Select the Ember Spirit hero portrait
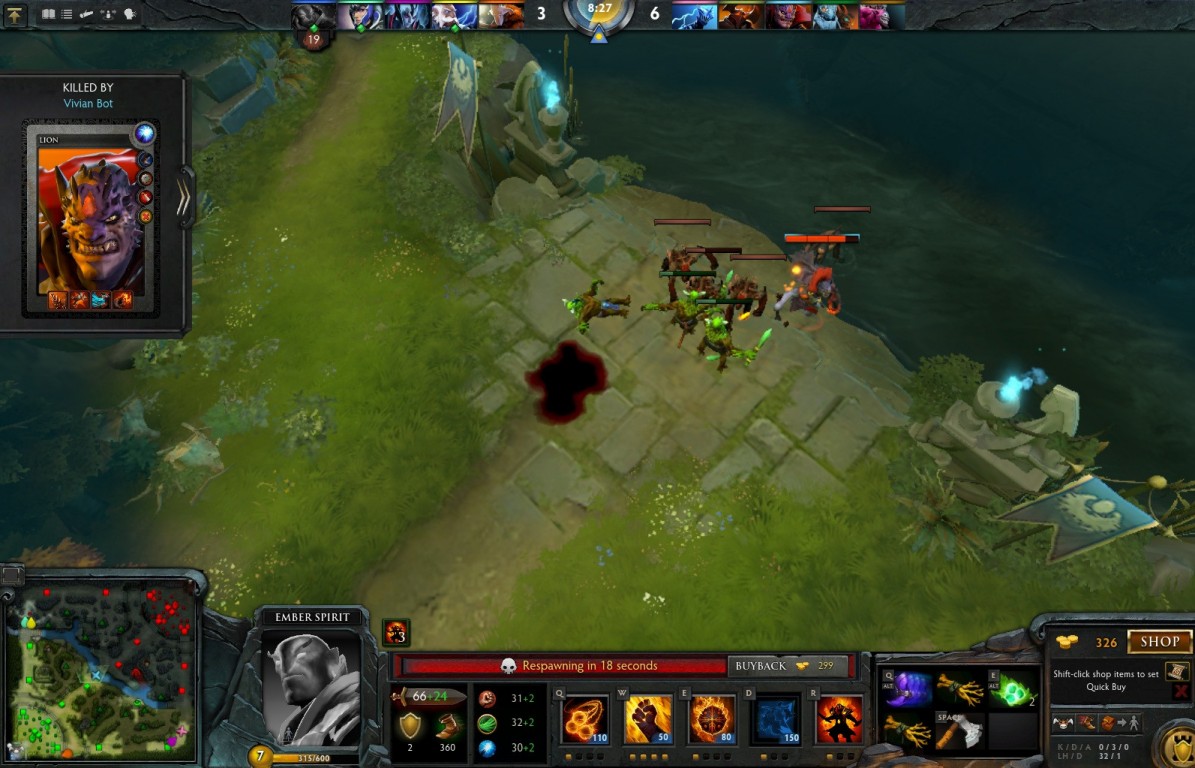Viewport: 1195px width, 768px height. point(311,688)
